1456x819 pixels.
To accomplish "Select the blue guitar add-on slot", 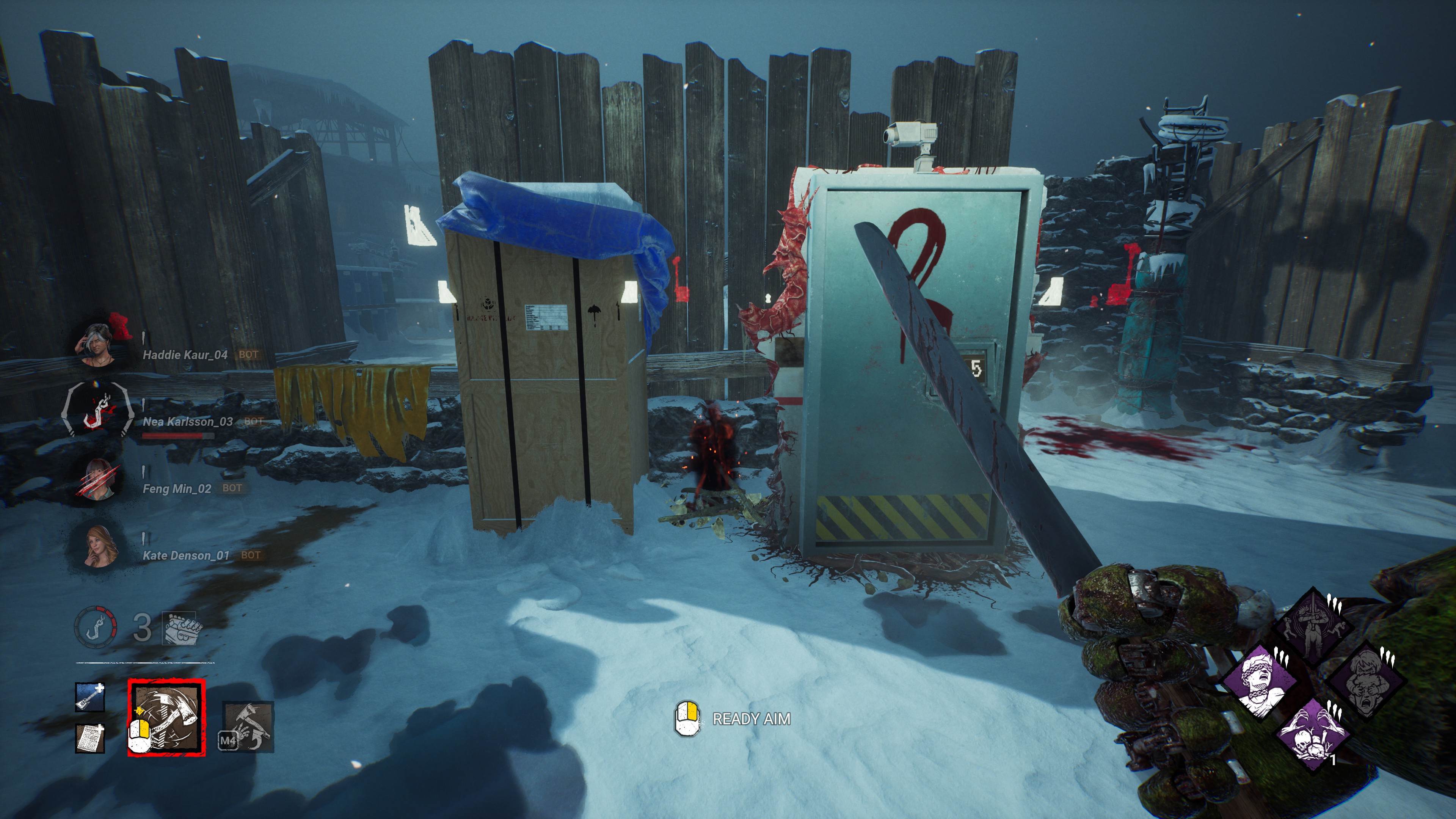I will click(x=90, y=697).
